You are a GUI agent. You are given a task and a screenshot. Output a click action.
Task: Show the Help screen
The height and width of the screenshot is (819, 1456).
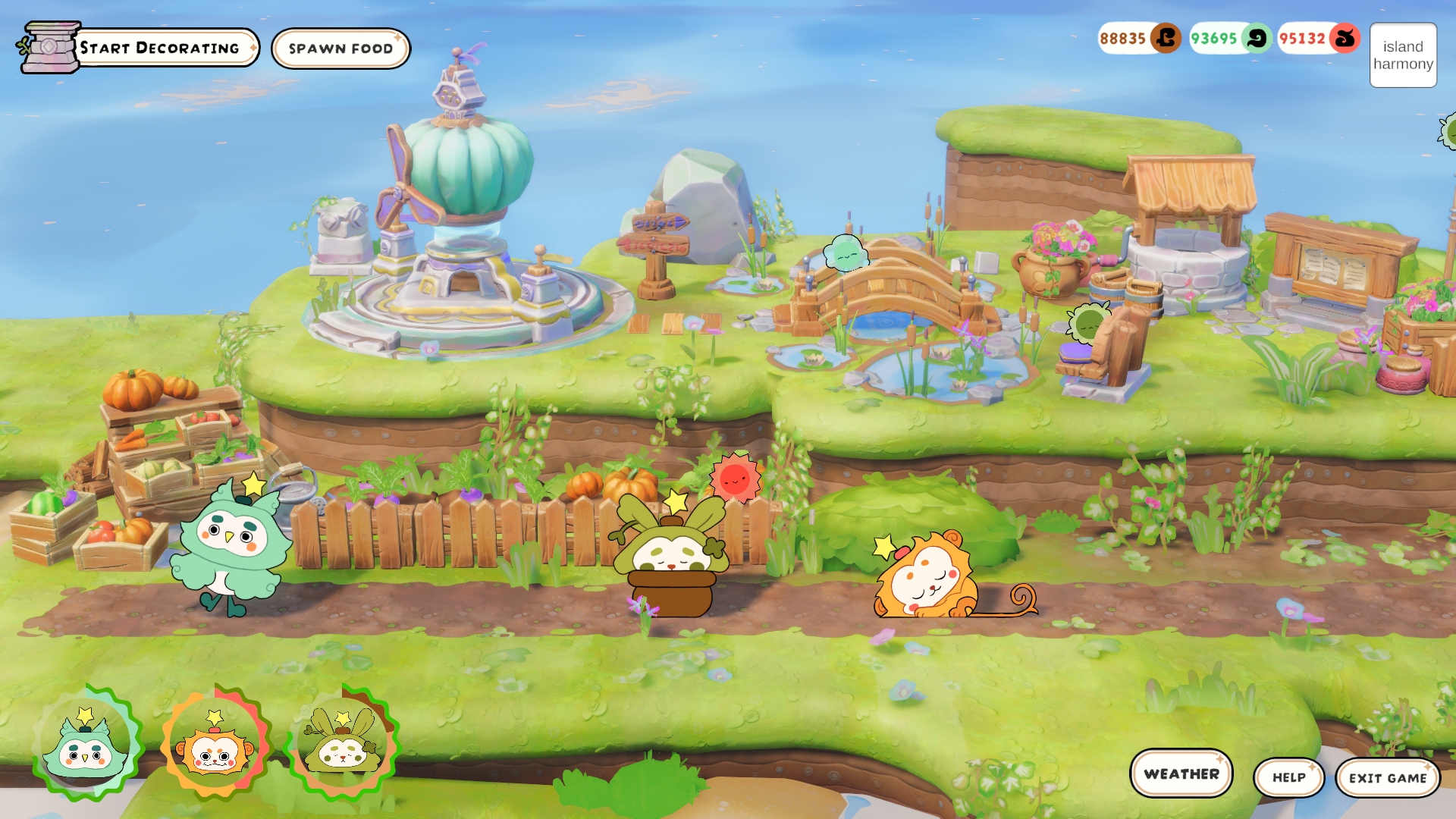pos(1288,777)
